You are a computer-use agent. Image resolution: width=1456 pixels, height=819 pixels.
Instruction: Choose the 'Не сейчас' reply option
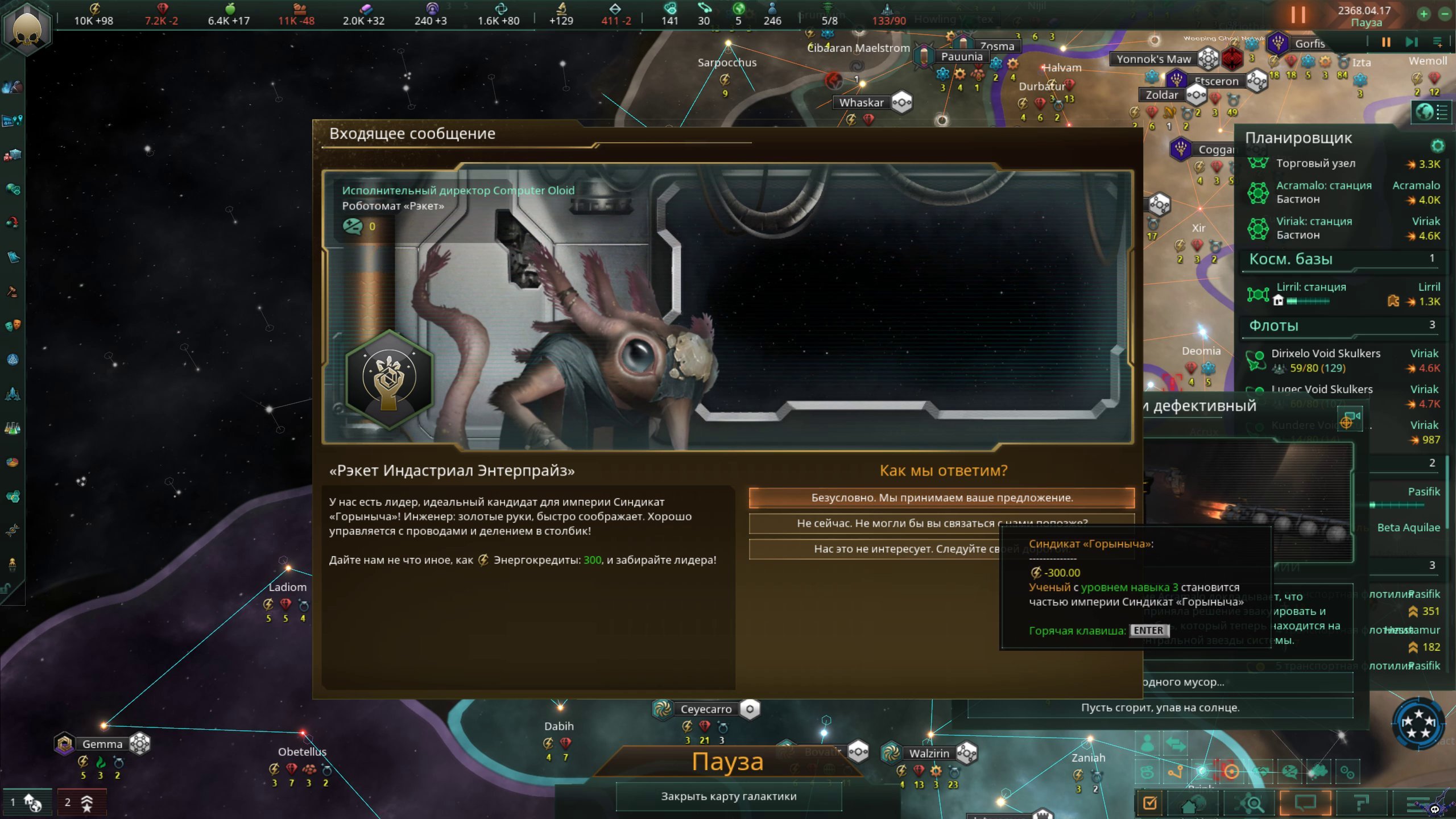[876, 523]
